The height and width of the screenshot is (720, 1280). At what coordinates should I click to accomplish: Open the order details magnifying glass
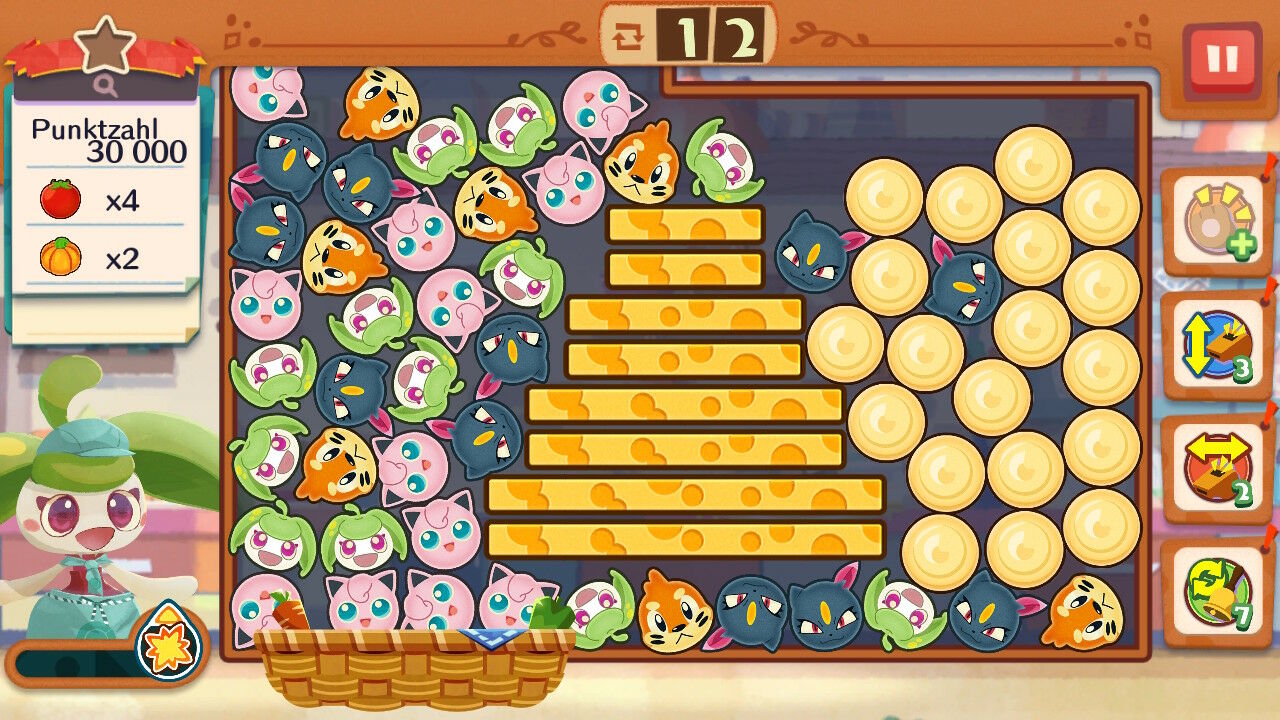click(106, 87)
